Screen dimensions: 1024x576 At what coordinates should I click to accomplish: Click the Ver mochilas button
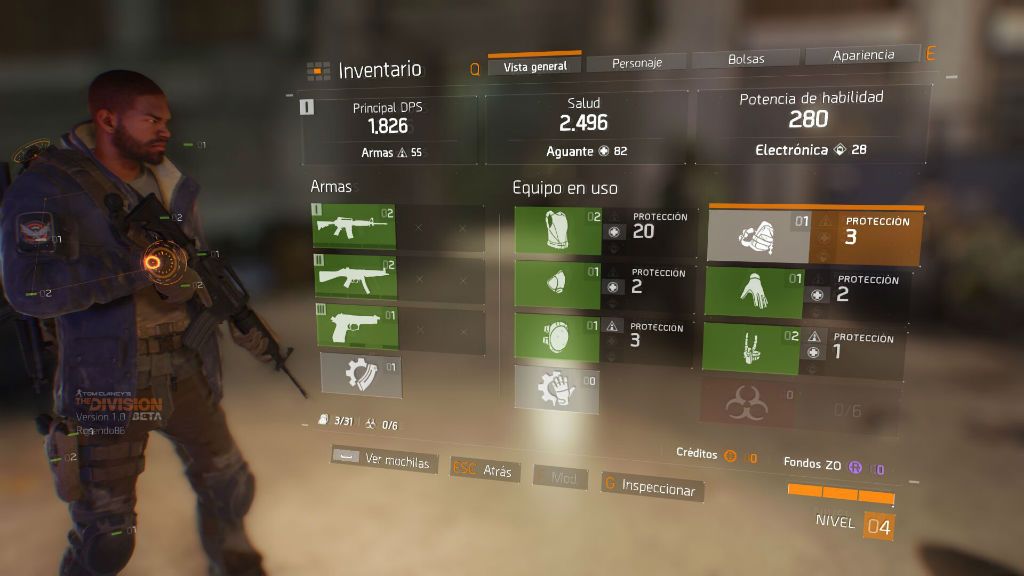click(x=384, y=461)
